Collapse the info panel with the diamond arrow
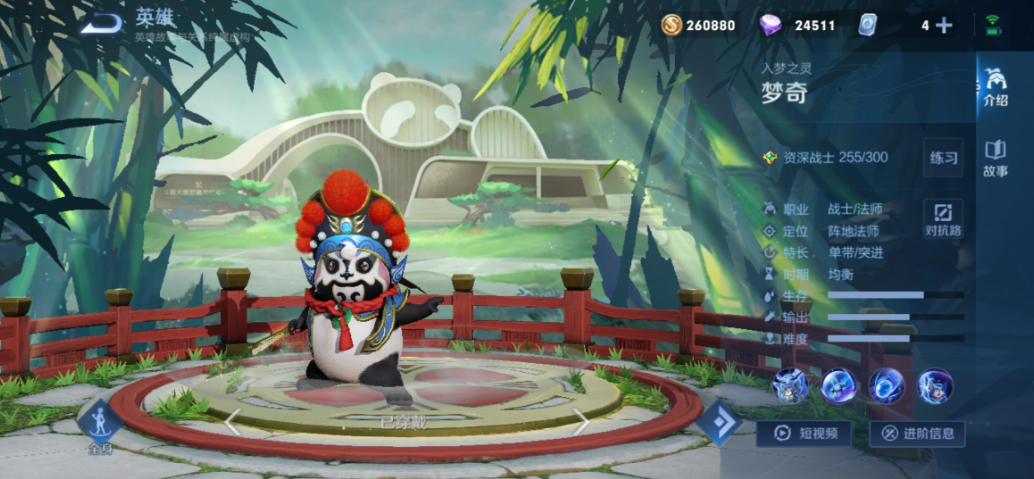This screenshot has width=1034, height=479. point(719,423)
